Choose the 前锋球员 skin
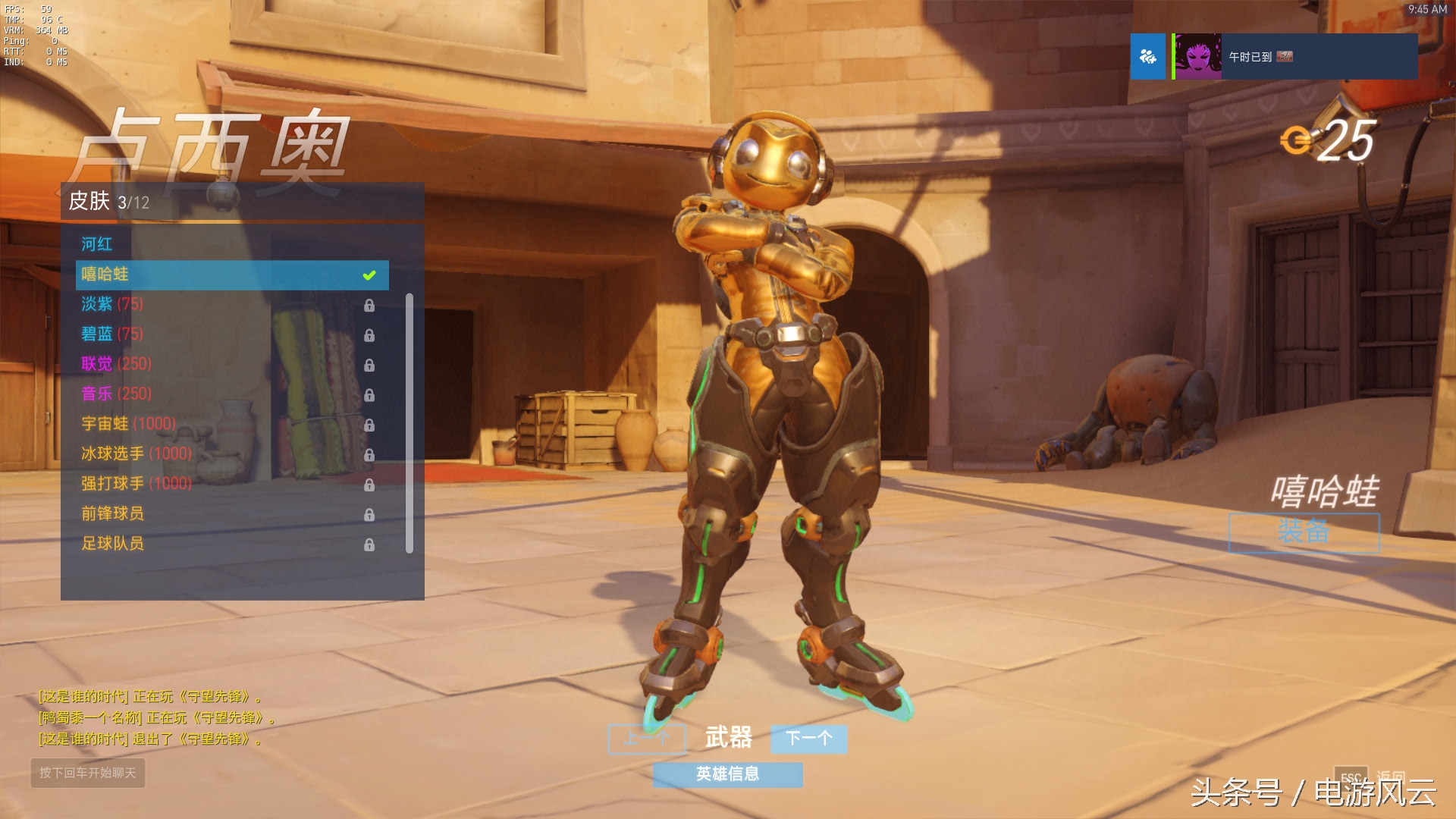1456x819 pixels. point(113,513)
